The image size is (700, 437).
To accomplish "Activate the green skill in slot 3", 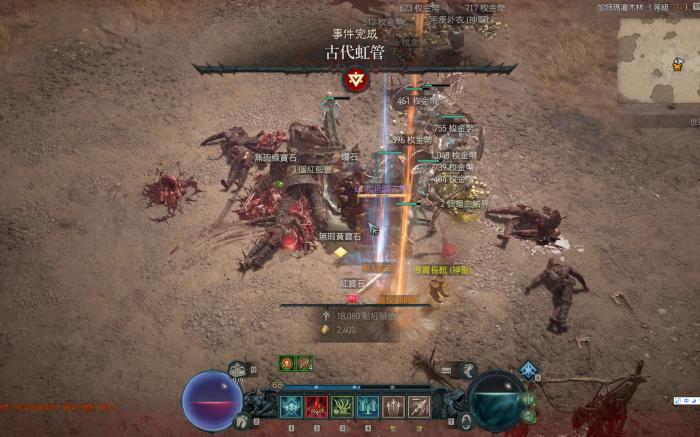I will click(343, 406).
